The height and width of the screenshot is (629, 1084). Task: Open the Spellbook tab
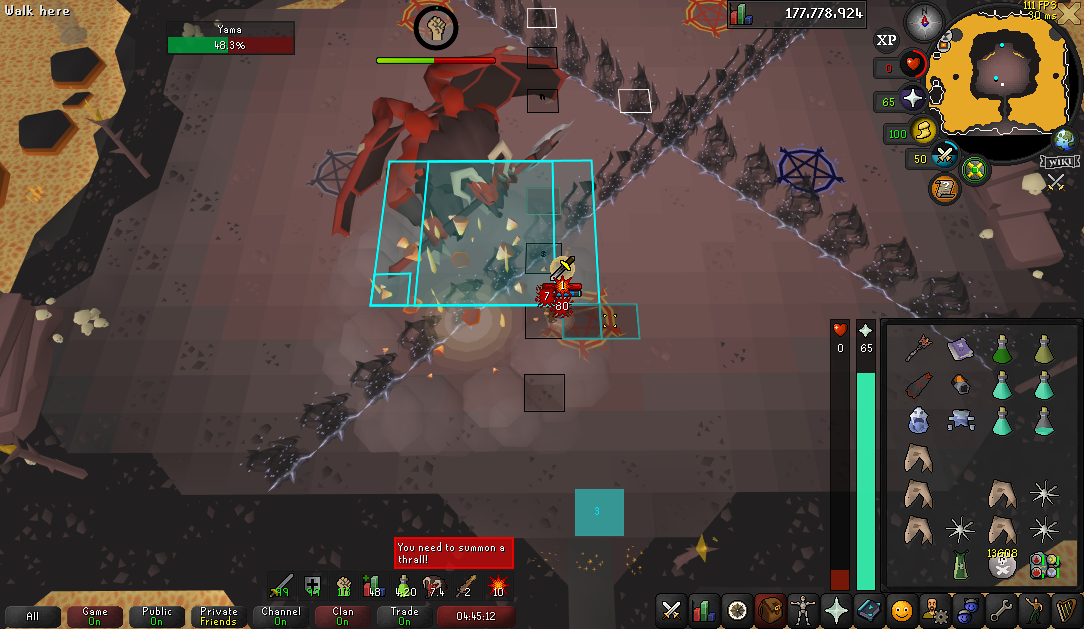click(869, 609)
